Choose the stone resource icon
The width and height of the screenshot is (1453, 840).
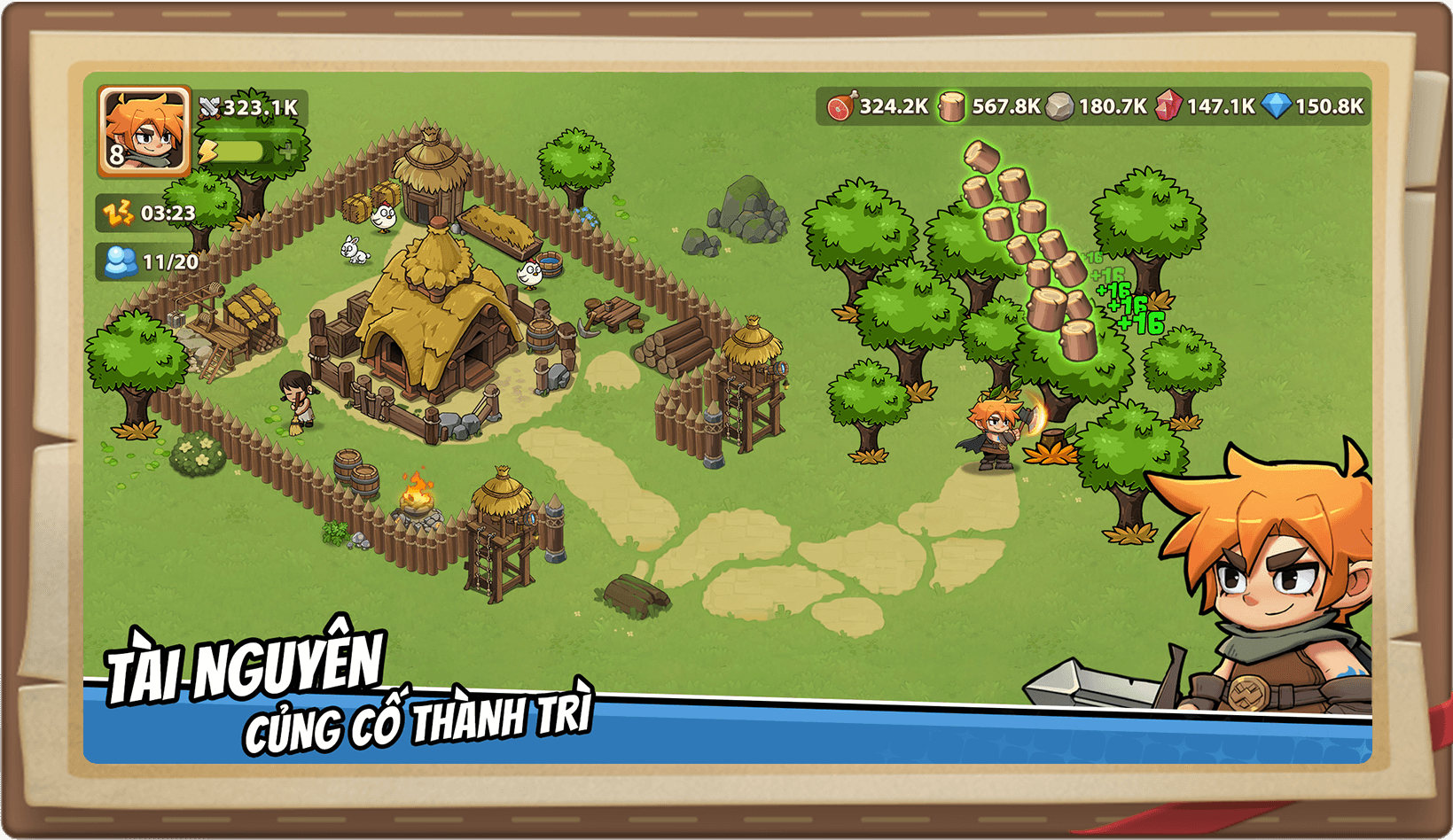click(1059, 106)
